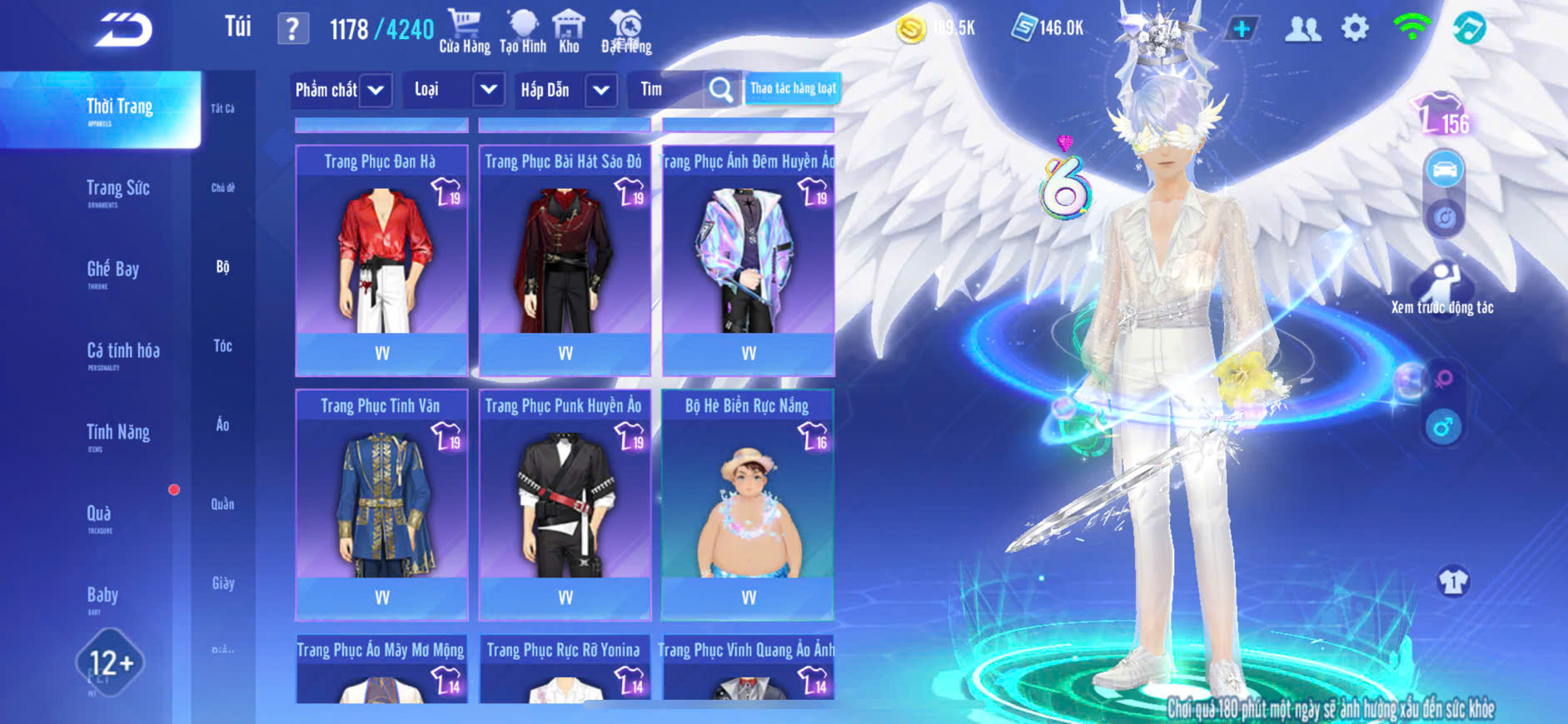
Task: Open the Tạo Hình styling menu
Action: click(523, 32)
